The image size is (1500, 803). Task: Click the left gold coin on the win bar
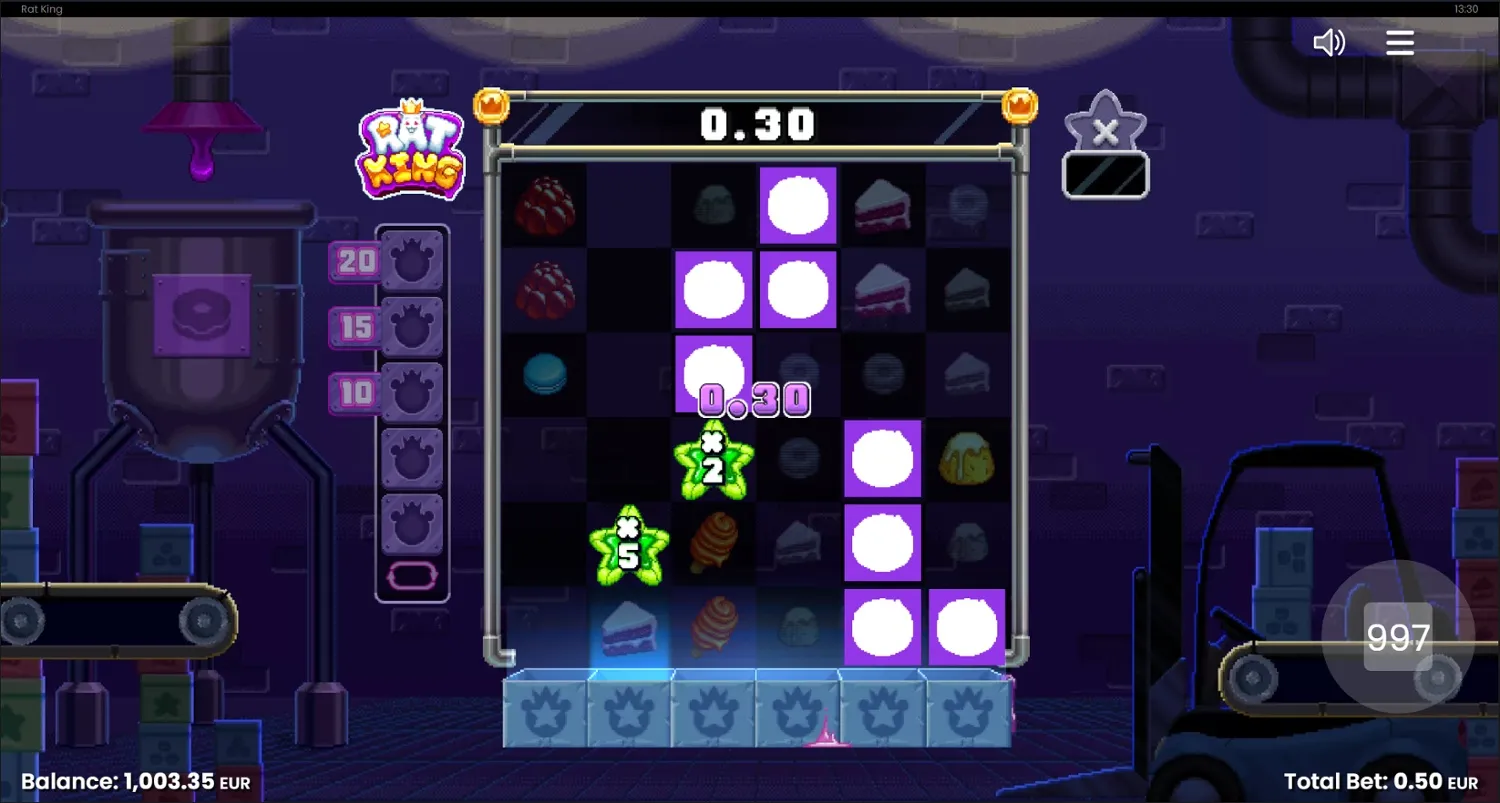click(490, 104)
